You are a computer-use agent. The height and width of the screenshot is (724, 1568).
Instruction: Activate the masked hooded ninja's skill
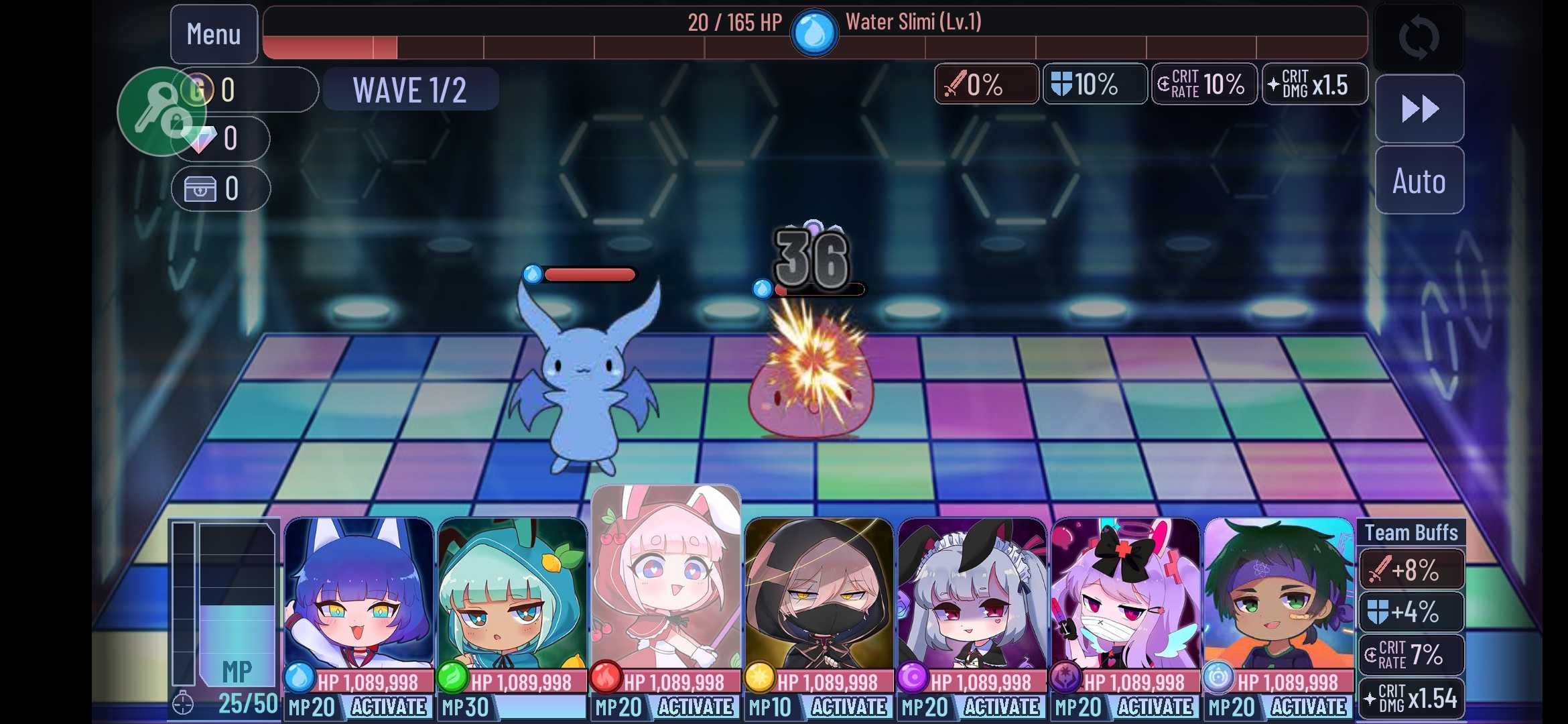tap(849, 707)
